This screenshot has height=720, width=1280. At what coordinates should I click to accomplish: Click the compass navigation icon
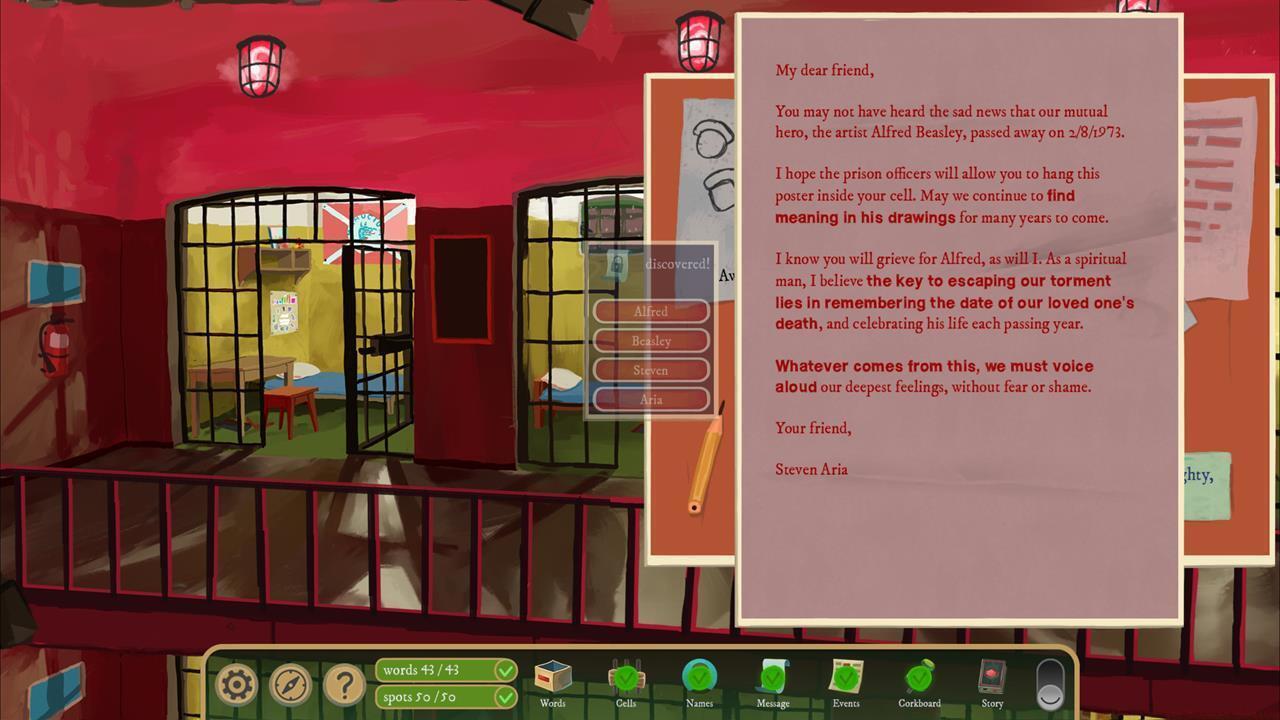289,684
